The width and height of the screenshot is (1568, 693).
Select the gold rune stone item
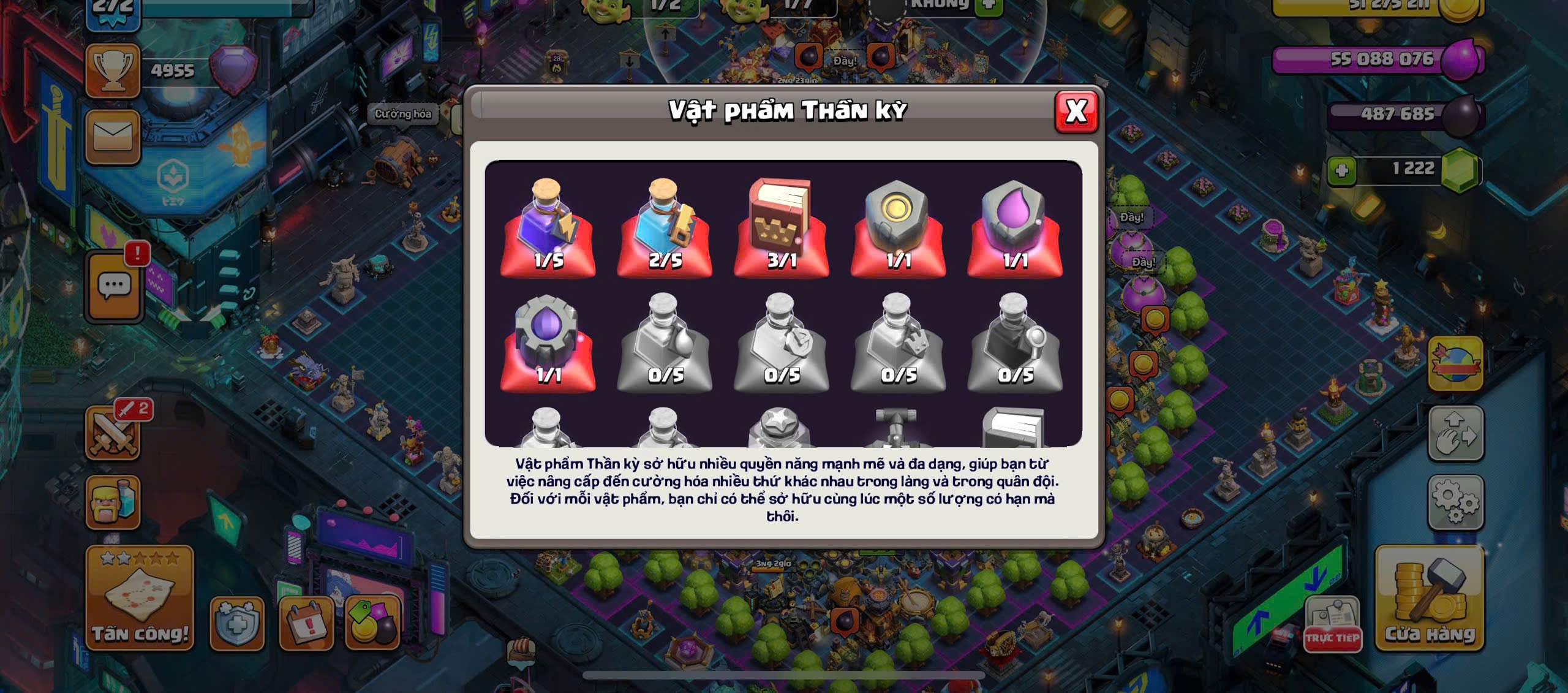[898, 226]
